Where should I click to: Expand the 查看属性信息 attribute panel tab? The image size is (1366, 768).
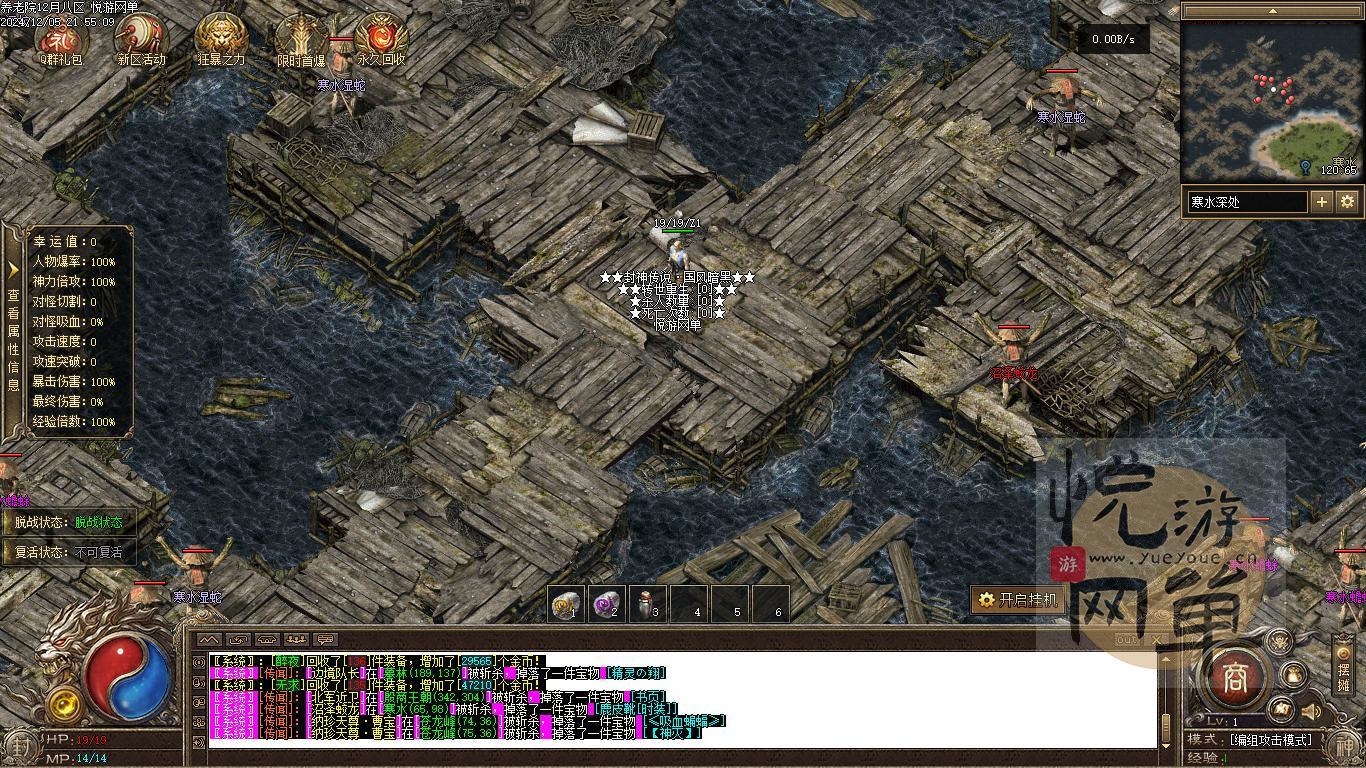click(13, 330)
